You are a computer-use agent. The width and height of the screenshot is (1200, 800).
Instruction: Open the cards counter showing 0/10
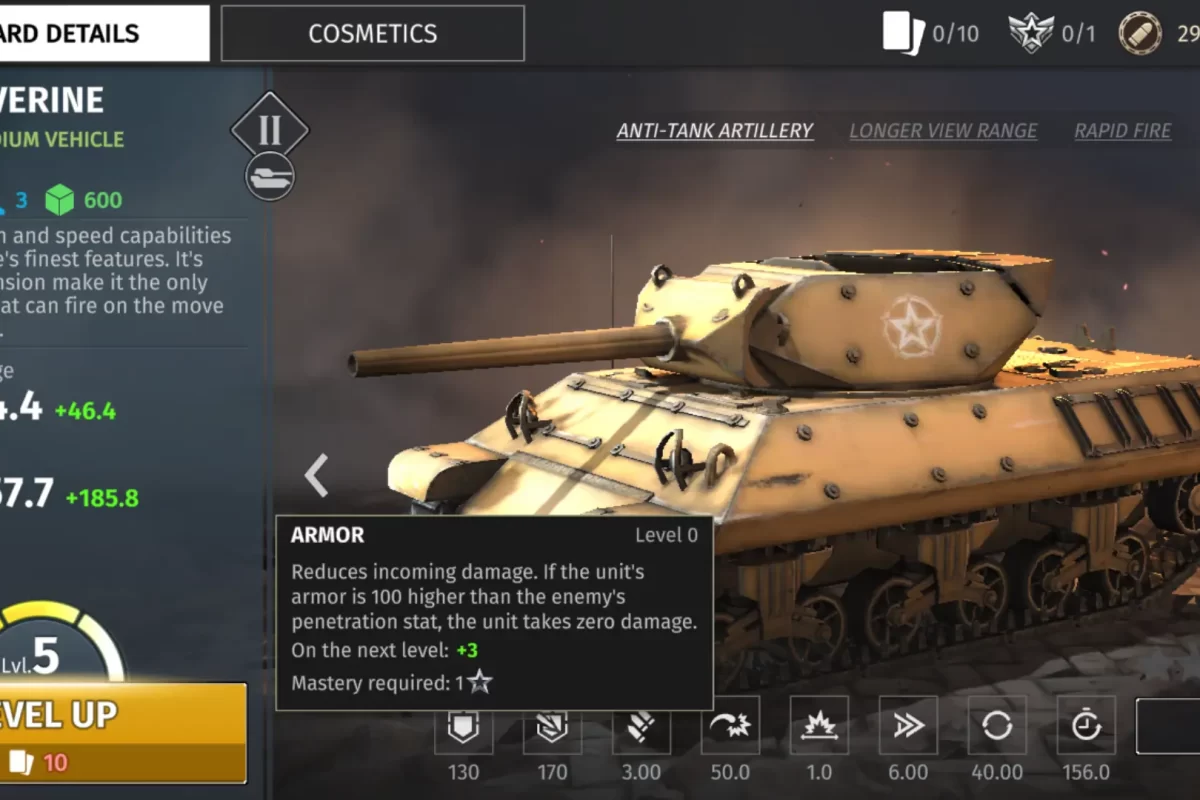coord(930,33)
